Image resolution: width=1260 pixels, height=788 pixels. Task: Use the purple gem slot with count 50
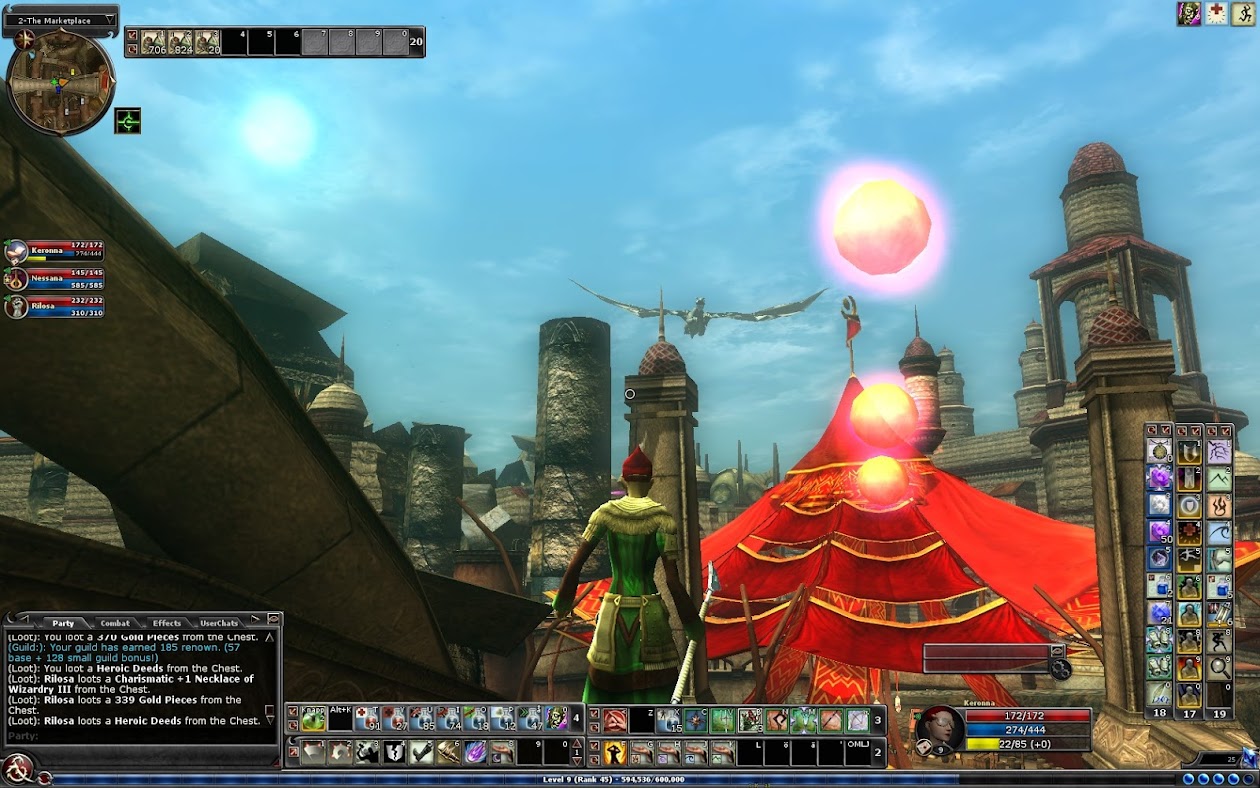pyautogui.click(x=1159, y=532)
